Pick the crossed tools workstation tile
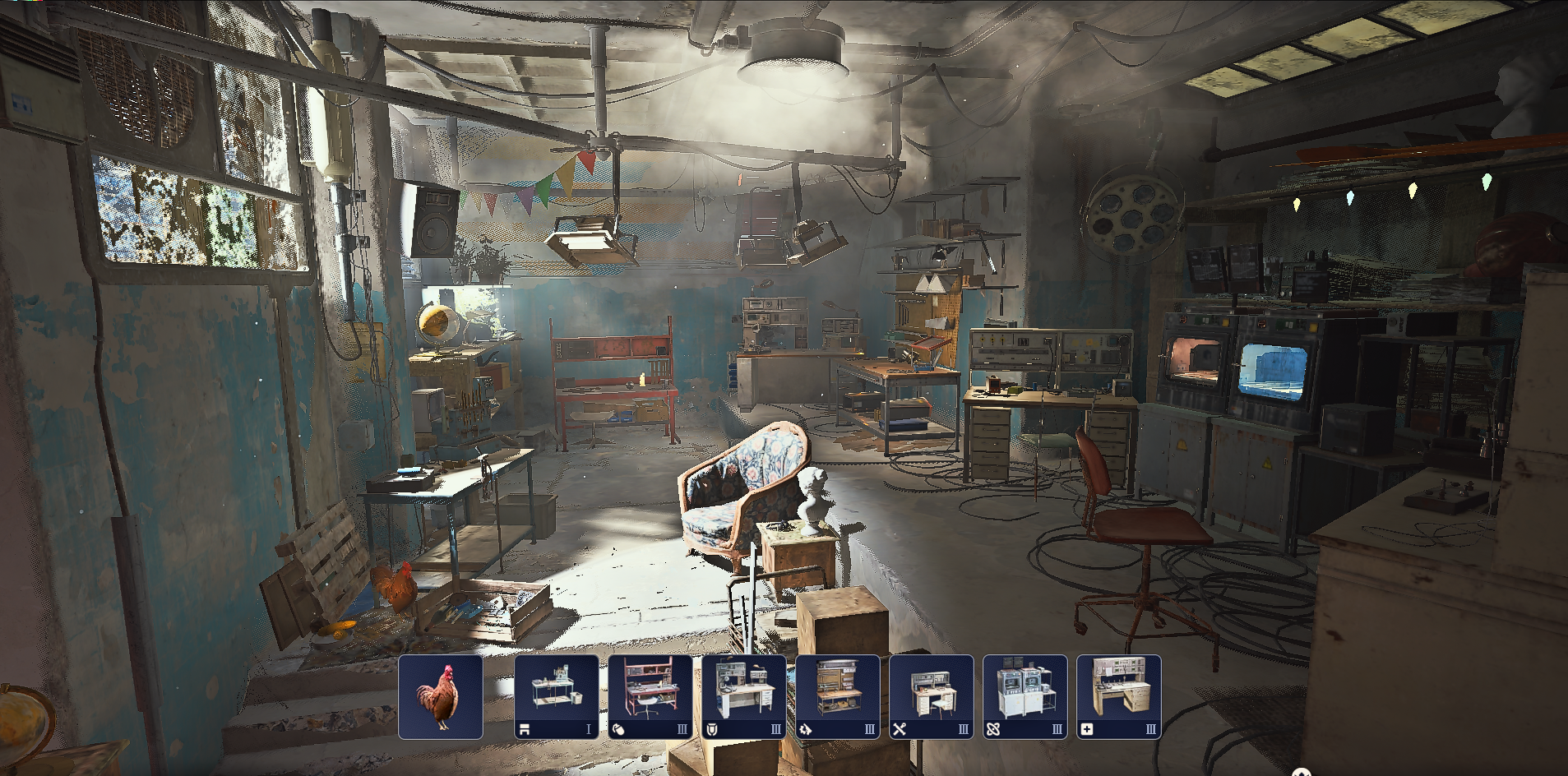The width and height of the screenshot is (1568, 776). click(932, 697)
